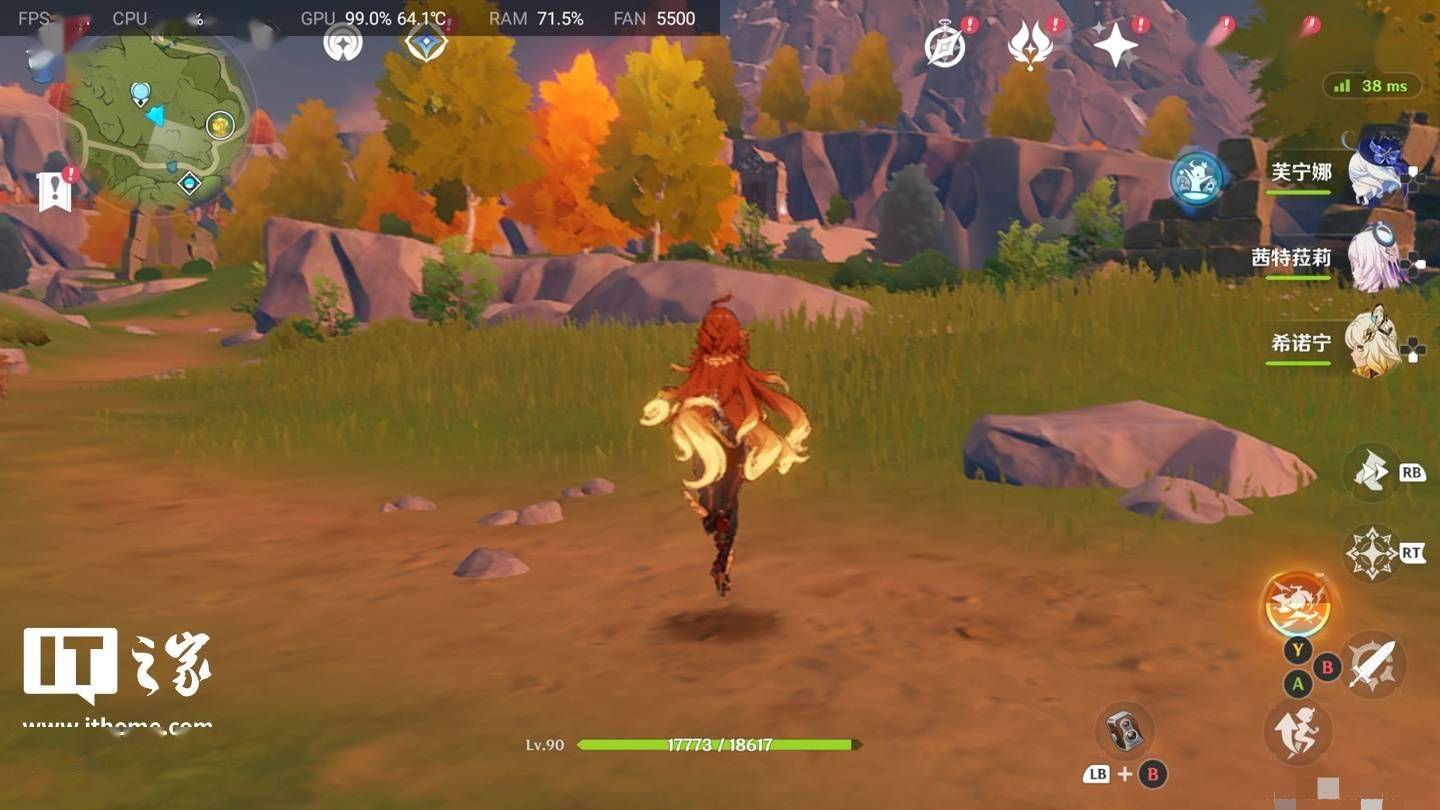Image resolution: width=1440 pixels, height=810 pixels.
Task: Click the round badge icon beside the minimap
Action: click(x=343, y=42)
